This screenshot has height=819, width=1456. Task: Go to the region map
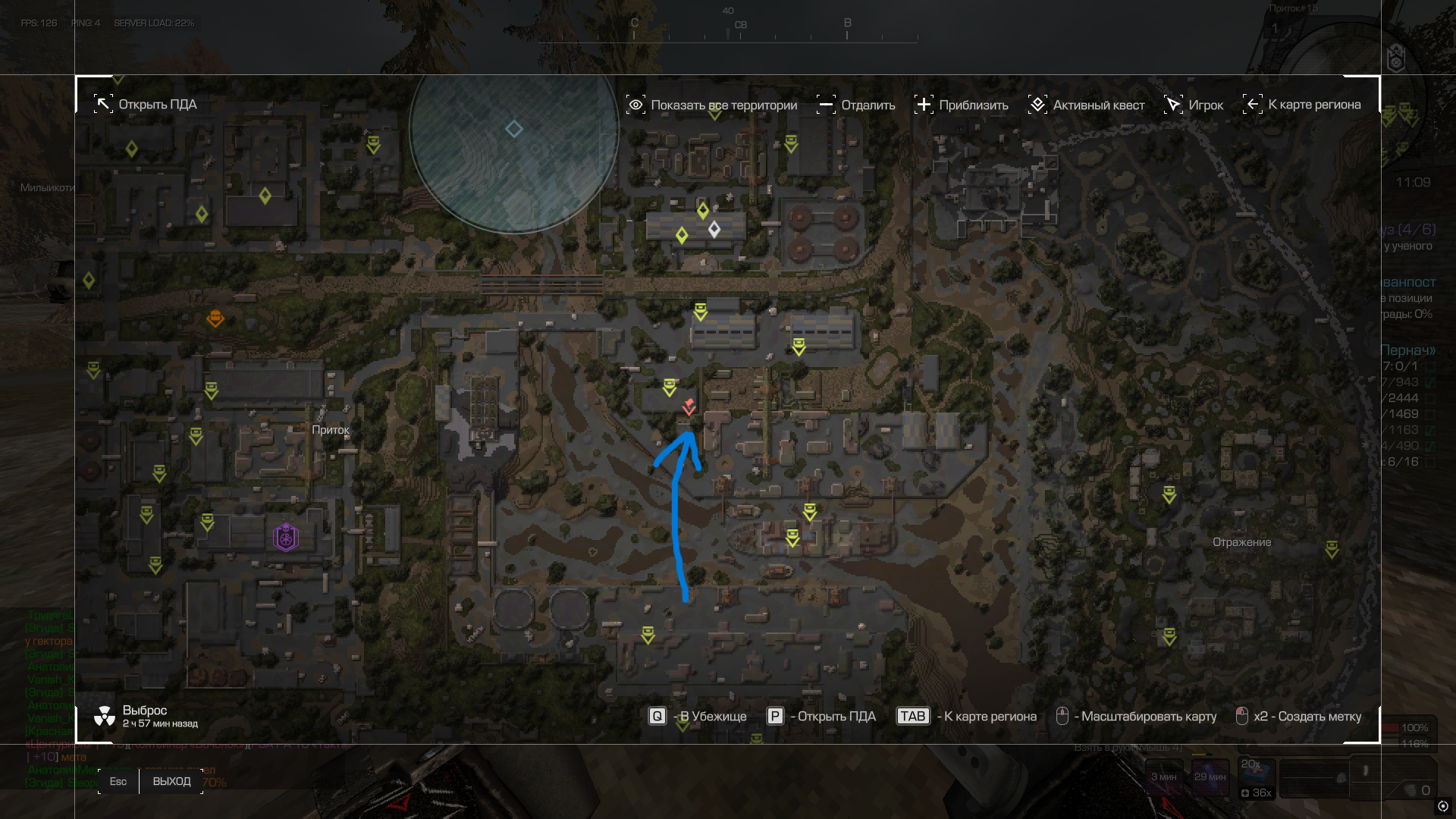[1302, 105]
